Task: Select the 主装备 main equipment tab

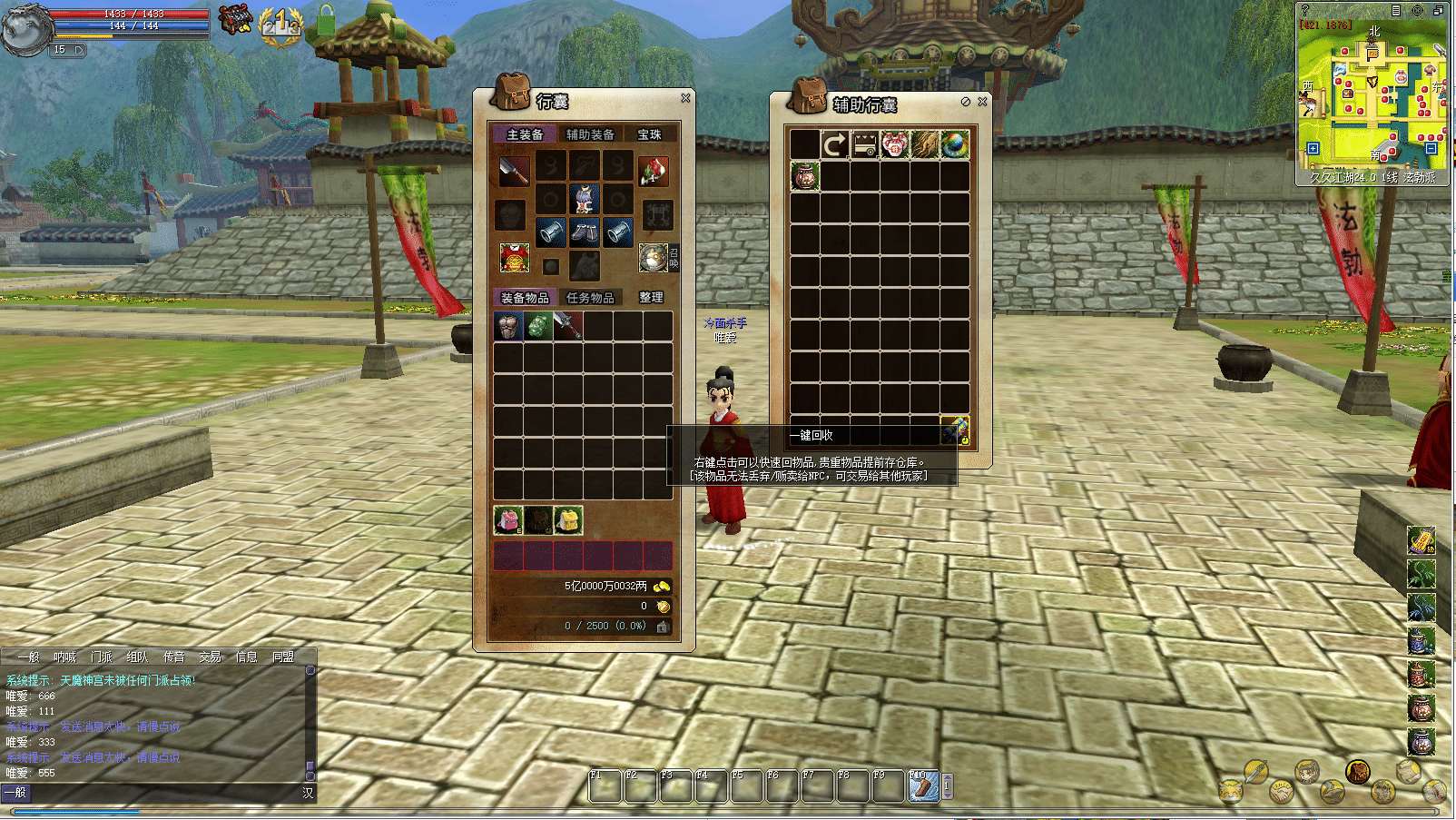Action: [x=525, y=134]
